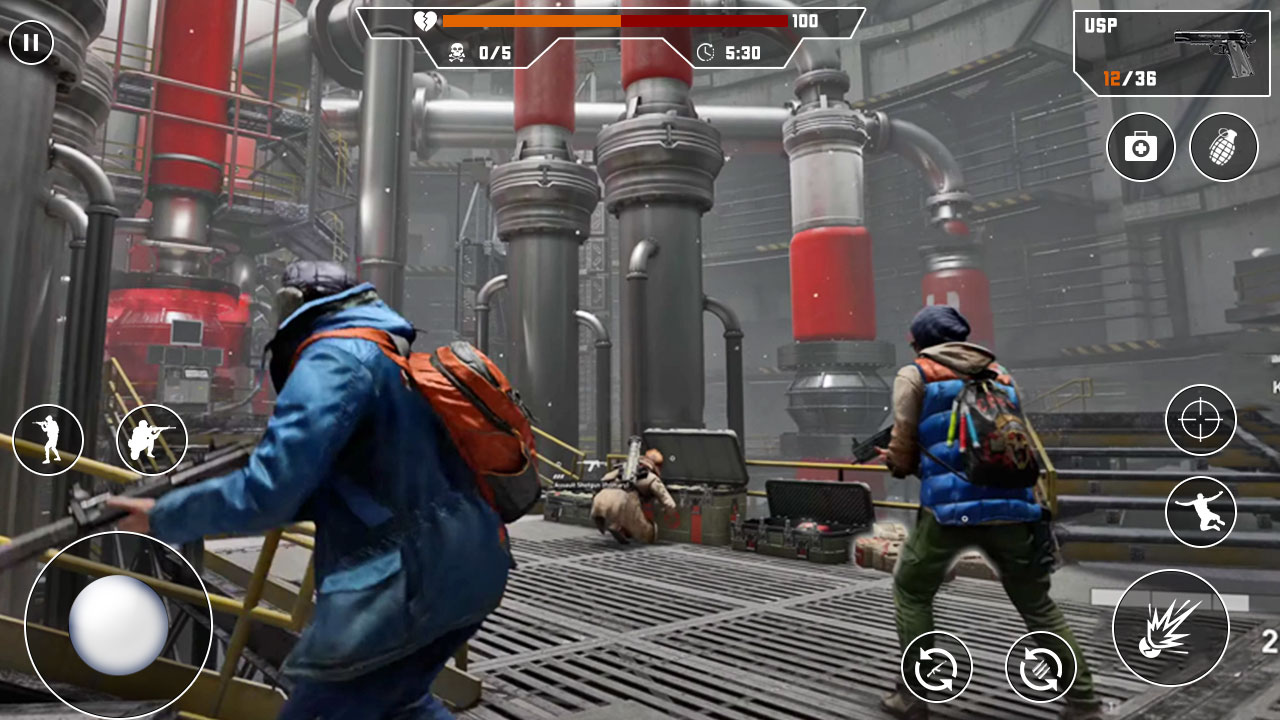Screen dimensions: 1280x720
Task: Reload ammo with the bullets cycle button
Action: [1040, 667]
